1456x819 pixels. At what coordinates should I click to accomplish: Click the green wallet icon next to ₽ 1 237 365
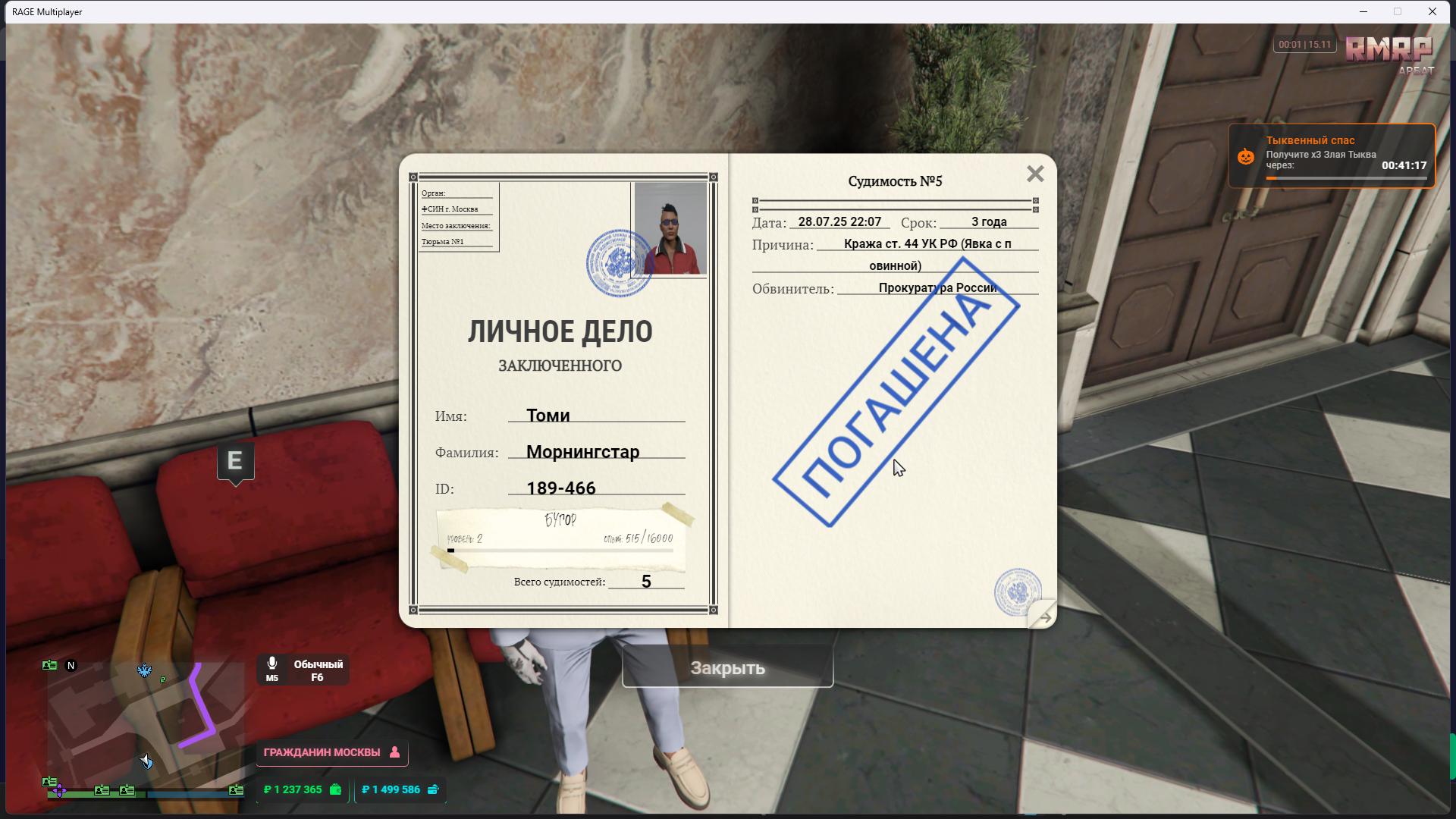pos(334,789)
